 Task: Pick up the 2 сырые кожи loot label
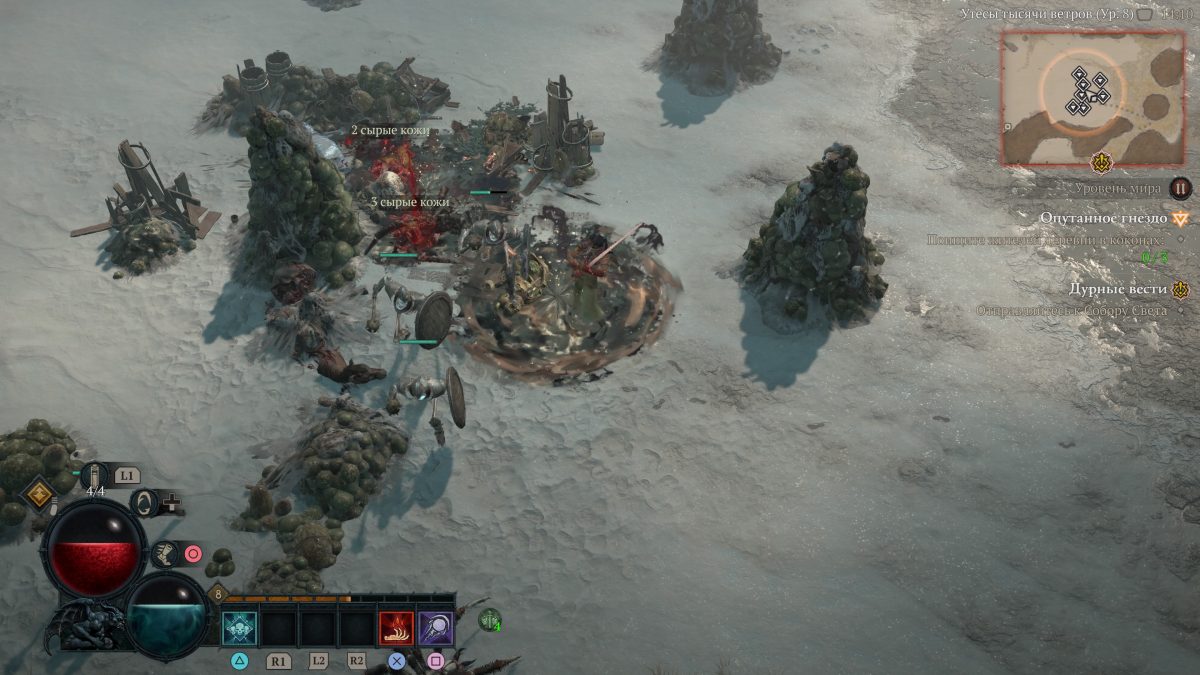point(390,131)
